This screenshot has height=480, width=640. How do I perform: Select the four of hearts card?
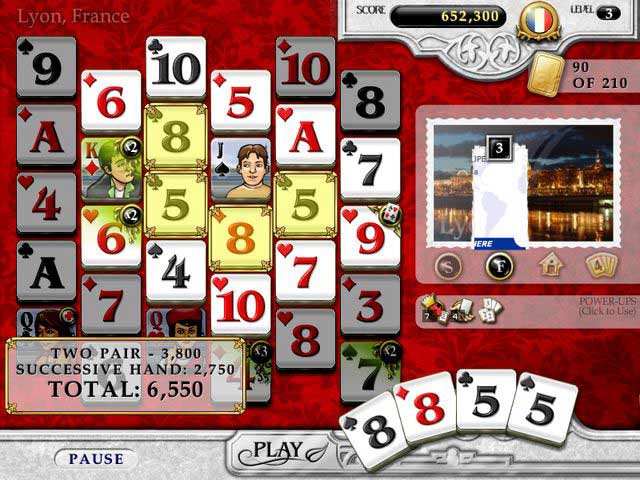coord(46,202)
